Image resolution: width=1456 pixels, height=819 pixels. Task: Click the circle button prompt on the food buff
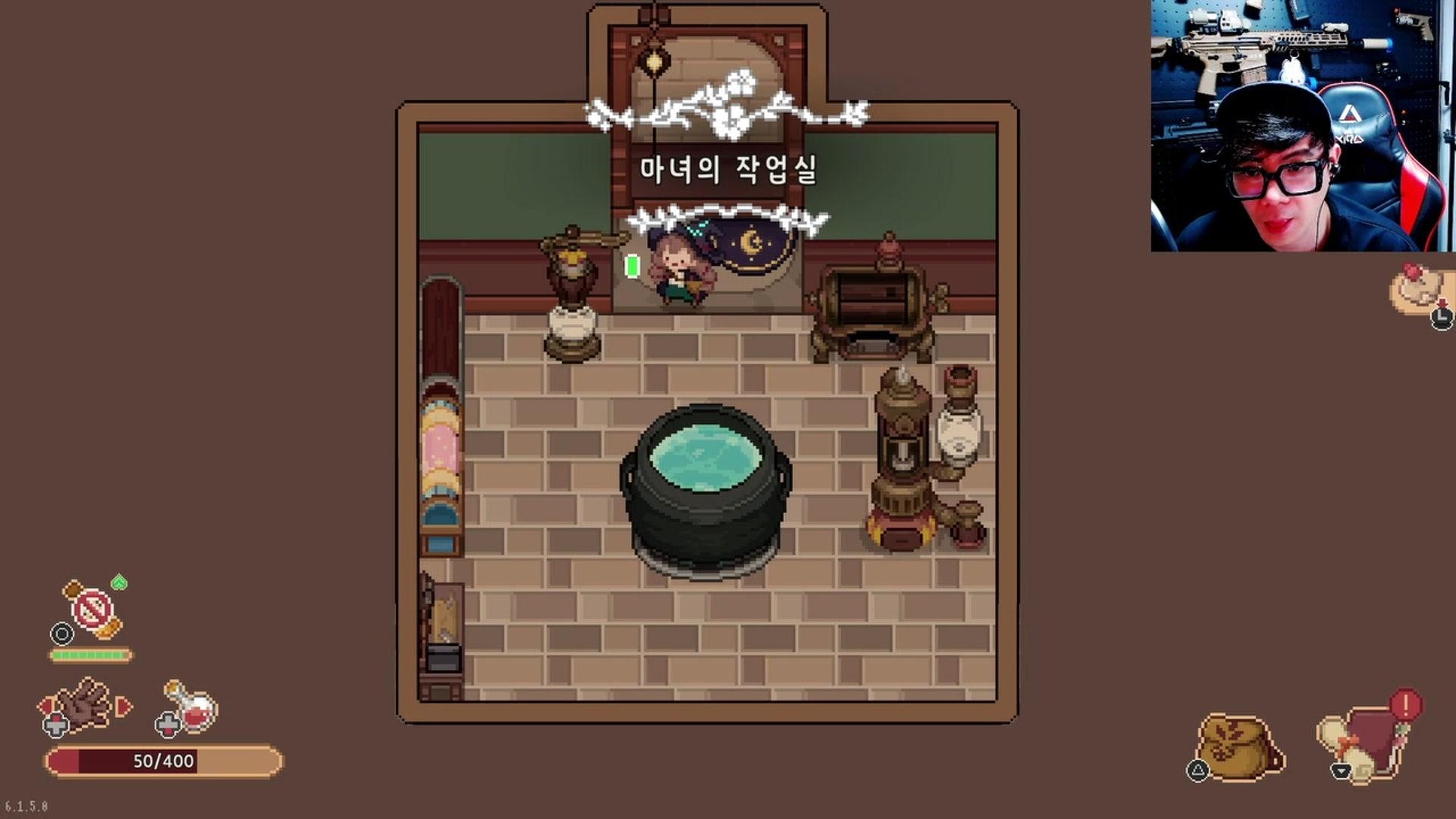(x=62, y=634)
